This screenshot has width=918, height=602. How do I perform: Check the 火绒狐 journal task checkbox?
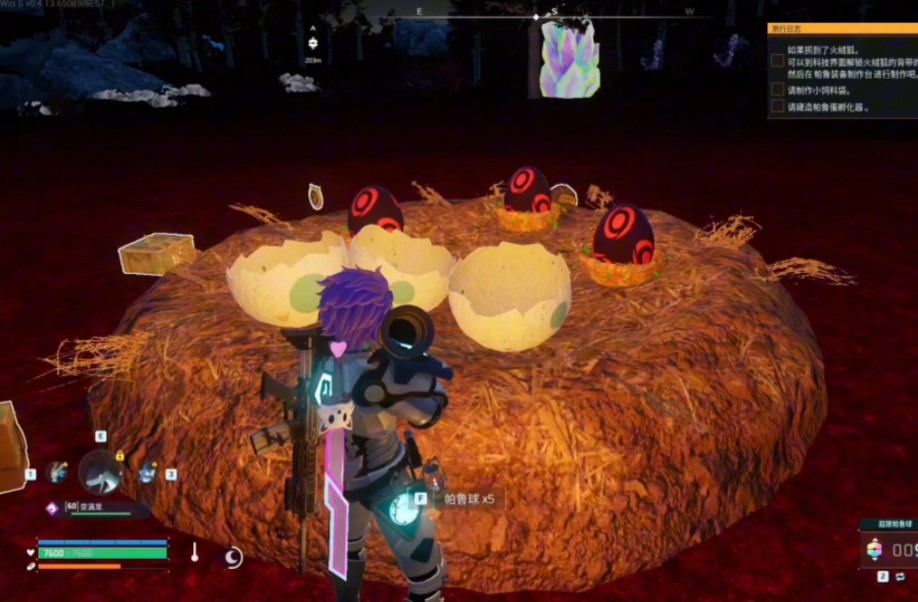coord(777,61)
